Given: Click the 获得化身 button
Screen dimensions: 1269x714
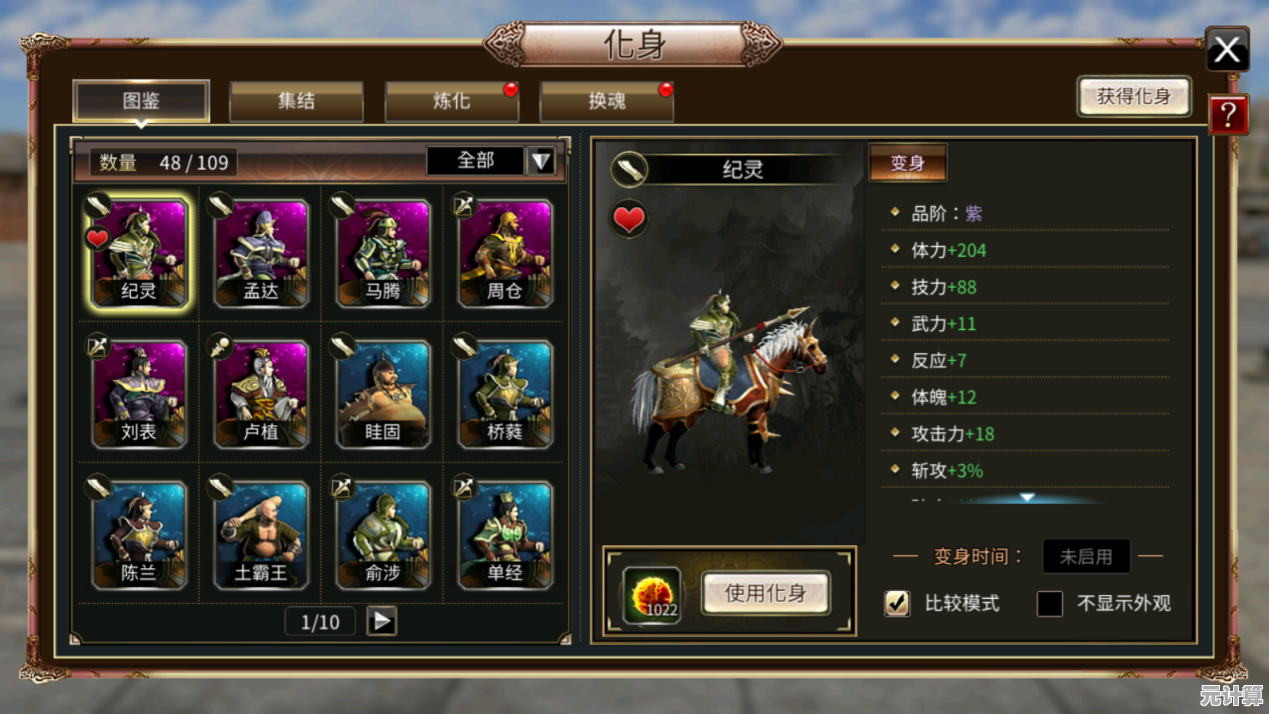Looking at the screenshot, I should tap(1133, 97).
